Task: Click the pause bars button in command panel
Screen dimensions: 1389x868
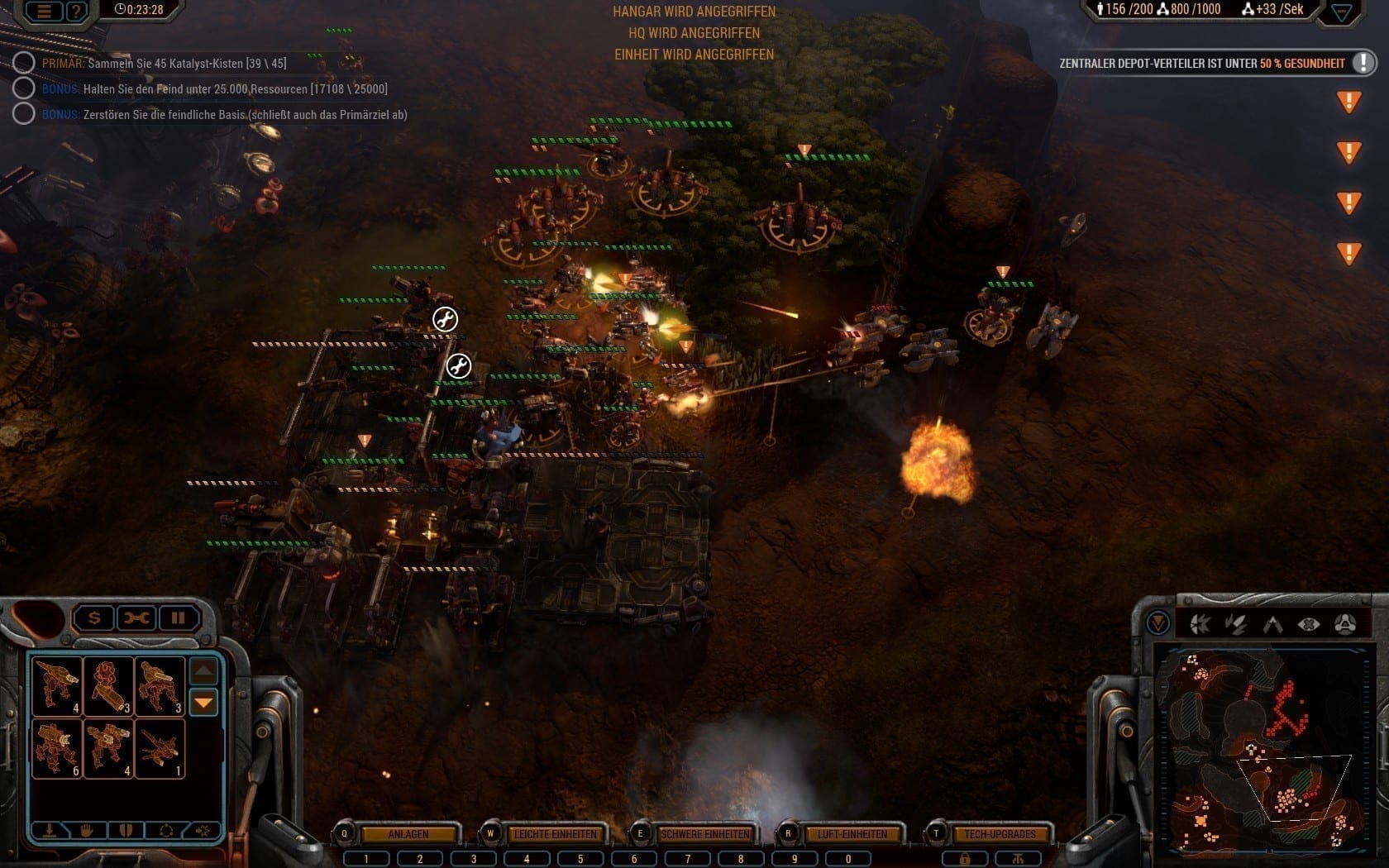Action: point(178,618)
